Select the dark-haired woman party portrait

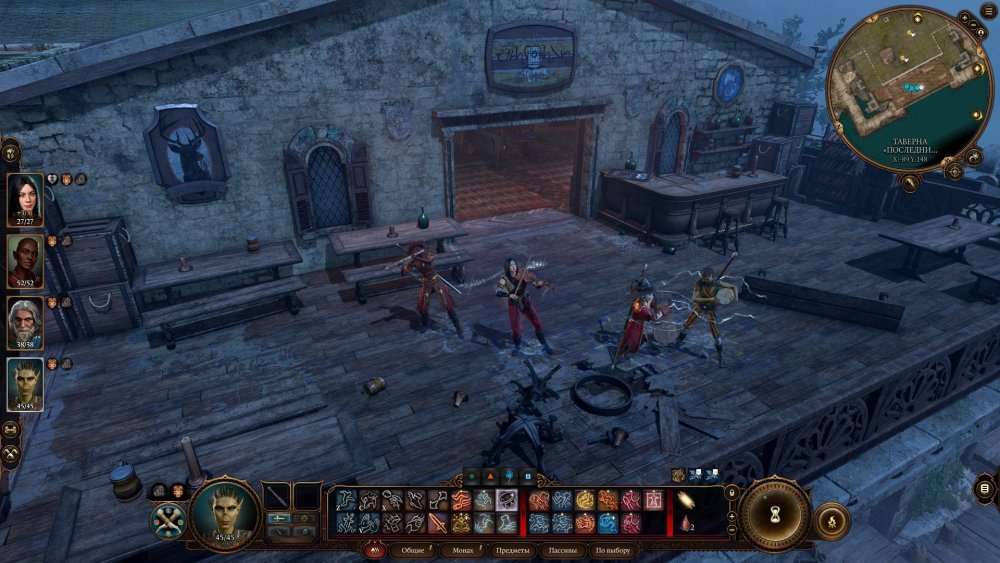click(x=25, y=198)
